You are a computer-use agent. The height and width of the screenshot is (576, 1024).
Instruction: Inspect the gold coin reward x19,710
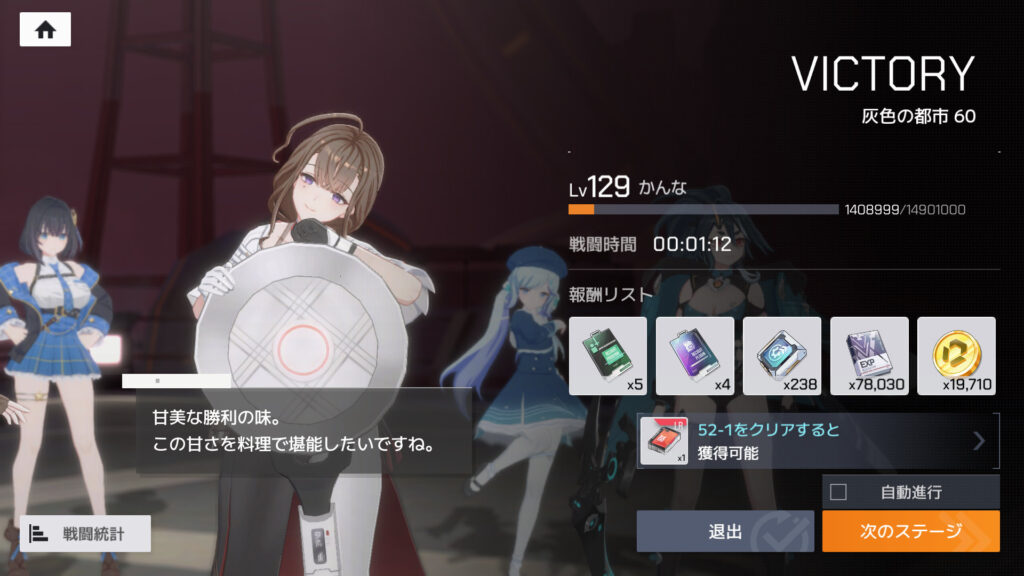coord(955,356)
